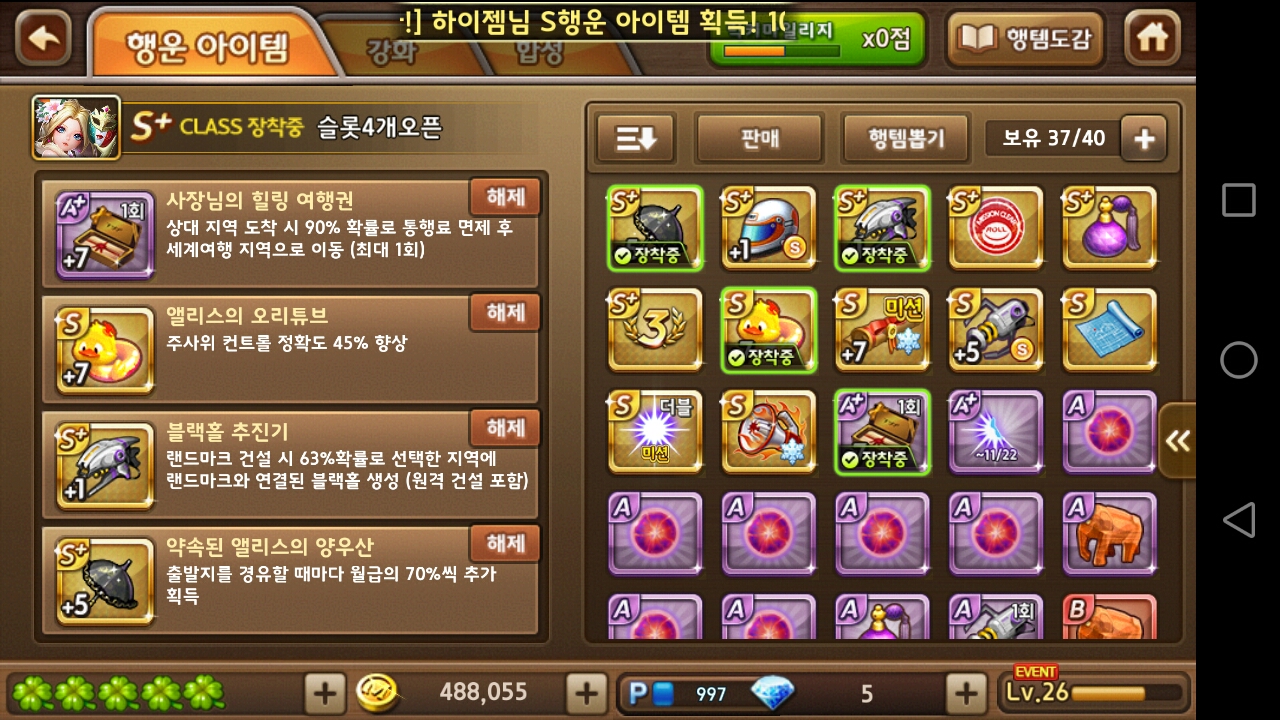Open the yellow duck tube item
This screenshot has width=1280, height=720.
[x=769, y=330]
